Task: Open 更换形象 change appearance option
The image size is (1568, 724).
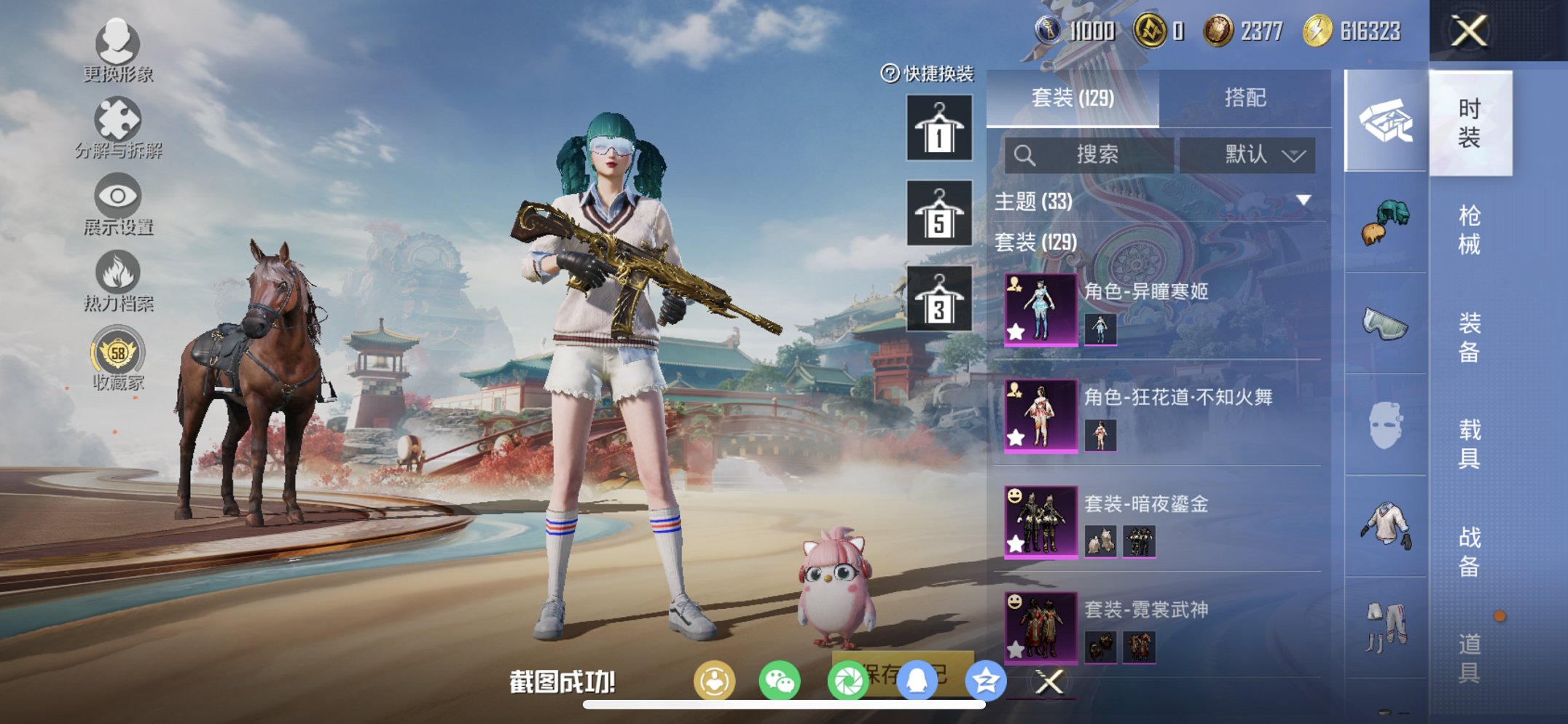Action: click(x=117, y=50)
